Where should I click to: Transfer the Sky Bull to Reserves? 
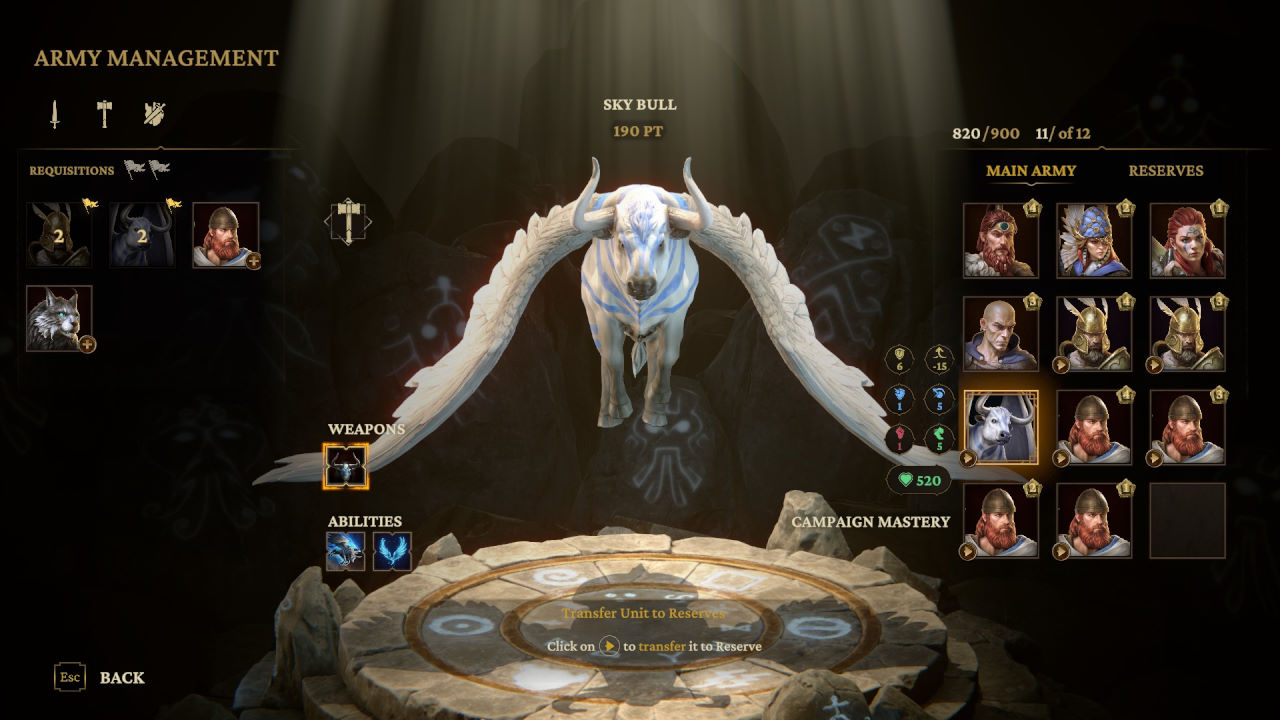tap(968, 459)
